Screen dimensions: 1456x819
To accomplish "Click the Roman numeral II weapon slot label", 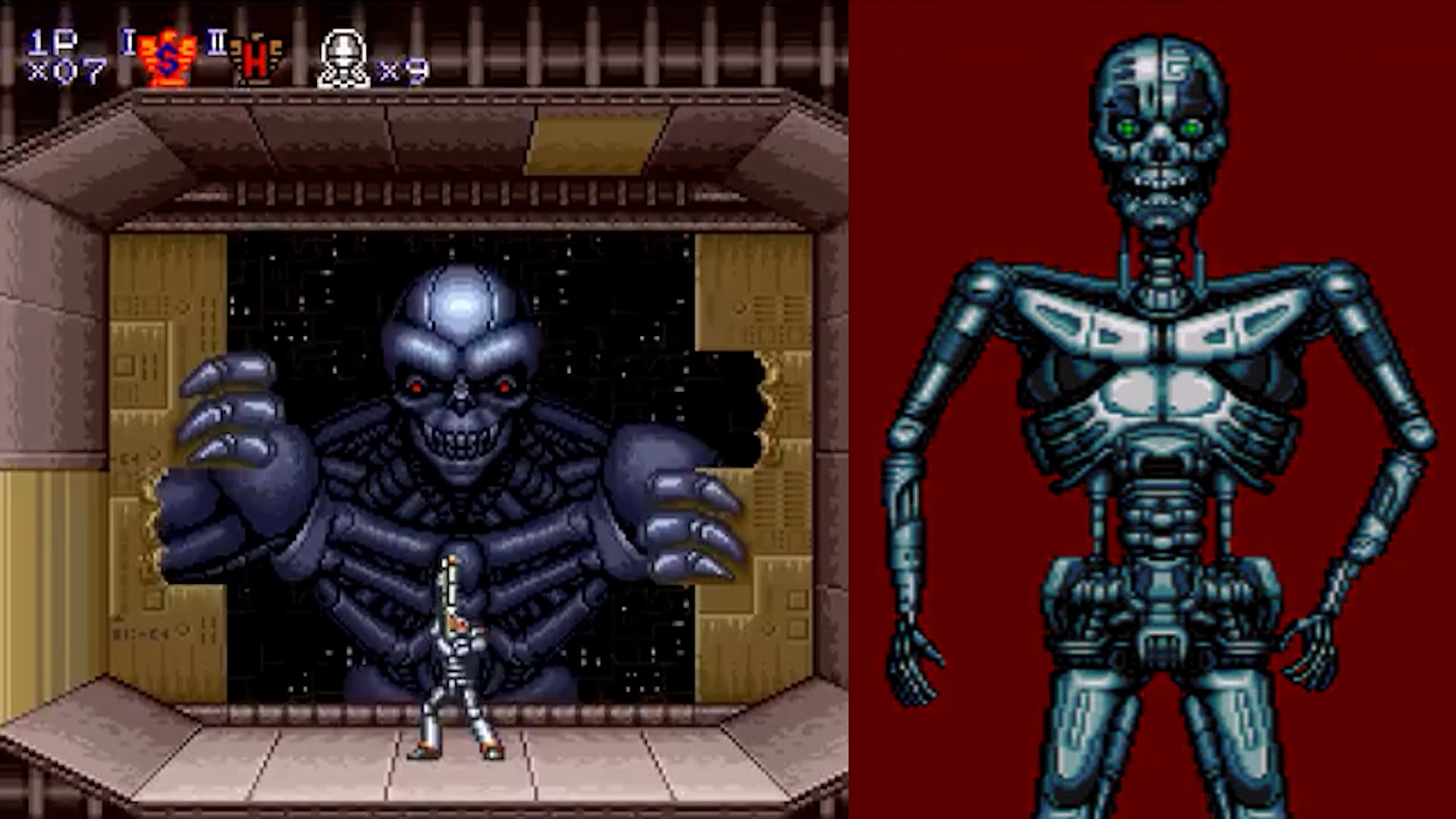I will [215, 43].
